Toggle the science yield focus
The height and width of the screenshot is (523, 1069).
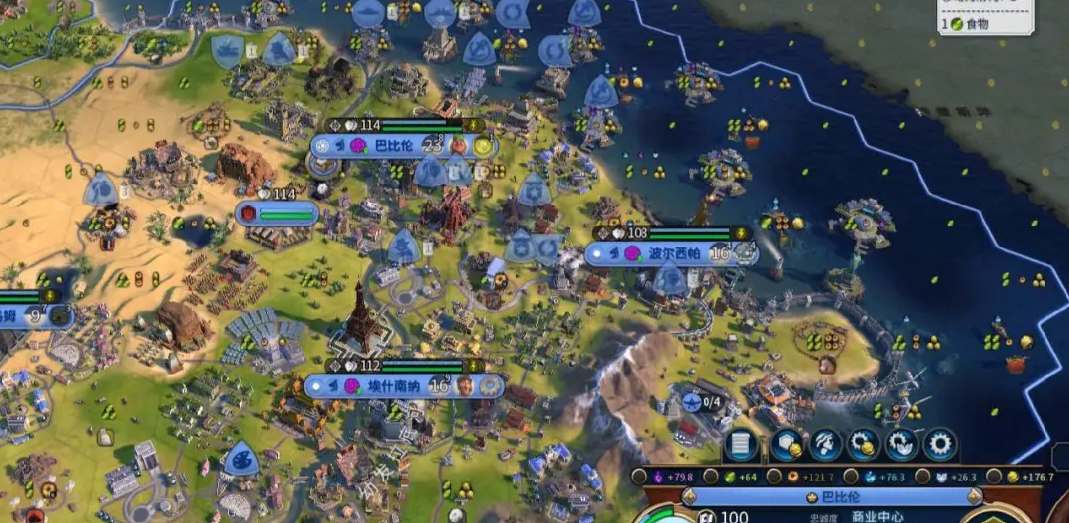pos(848,477)
